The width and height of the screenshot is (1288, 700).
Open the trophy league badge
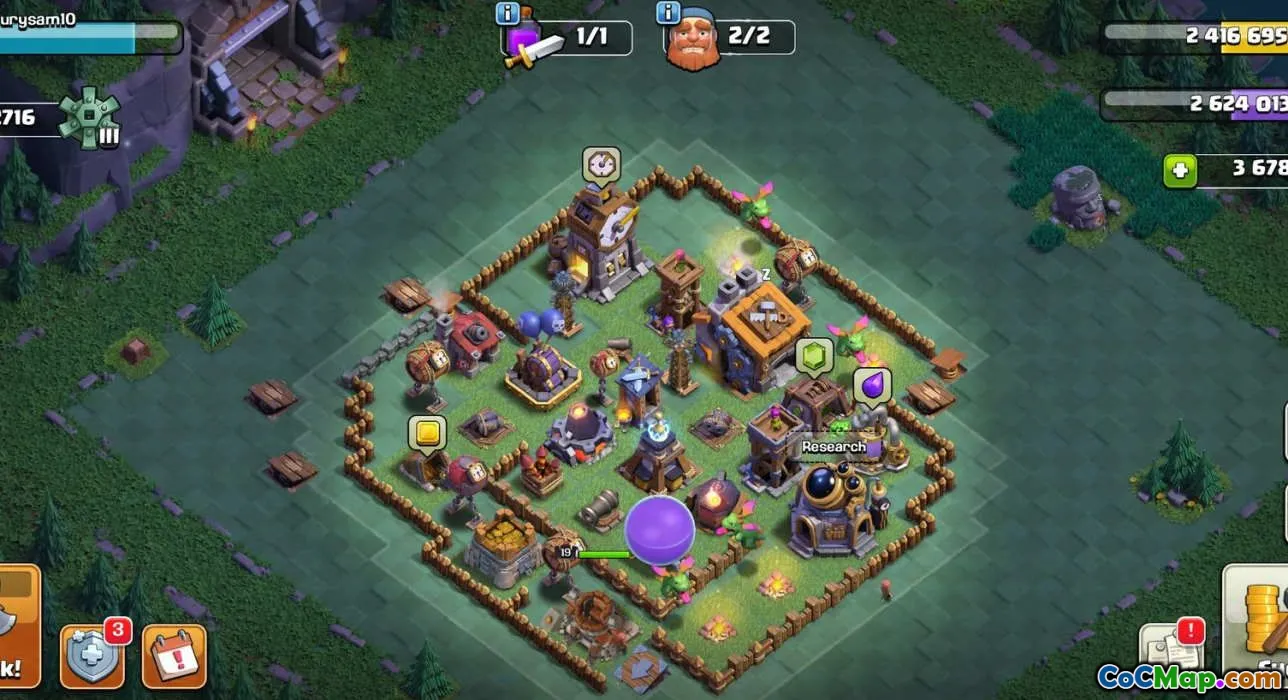point(88,117)
